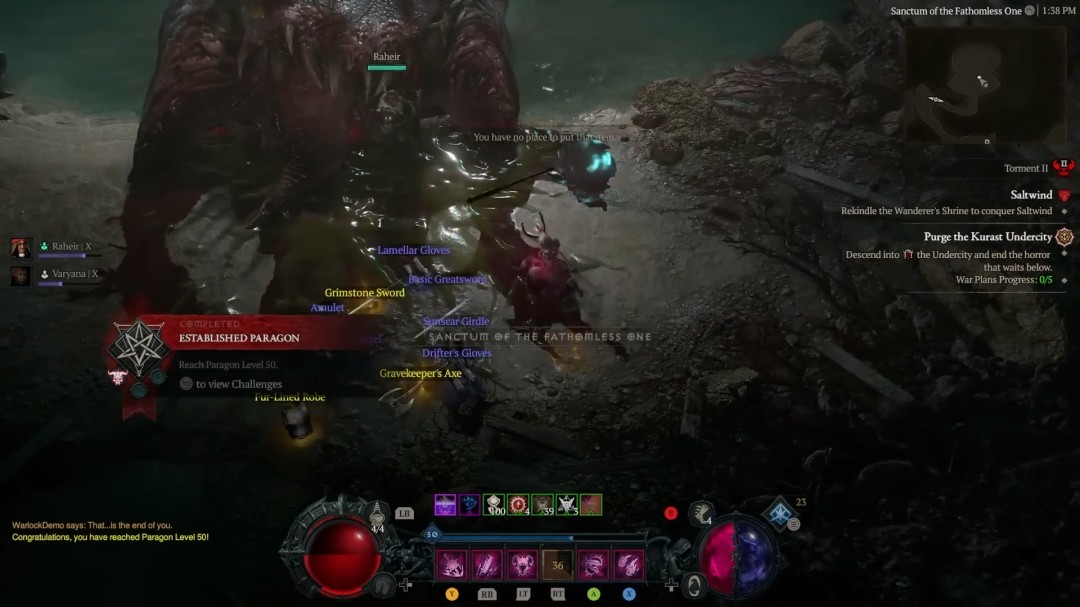This screenshot has height=607, width=1080.
Task: Select the skill slot on 36 cooldown
Action: click(x=557, y=565)
